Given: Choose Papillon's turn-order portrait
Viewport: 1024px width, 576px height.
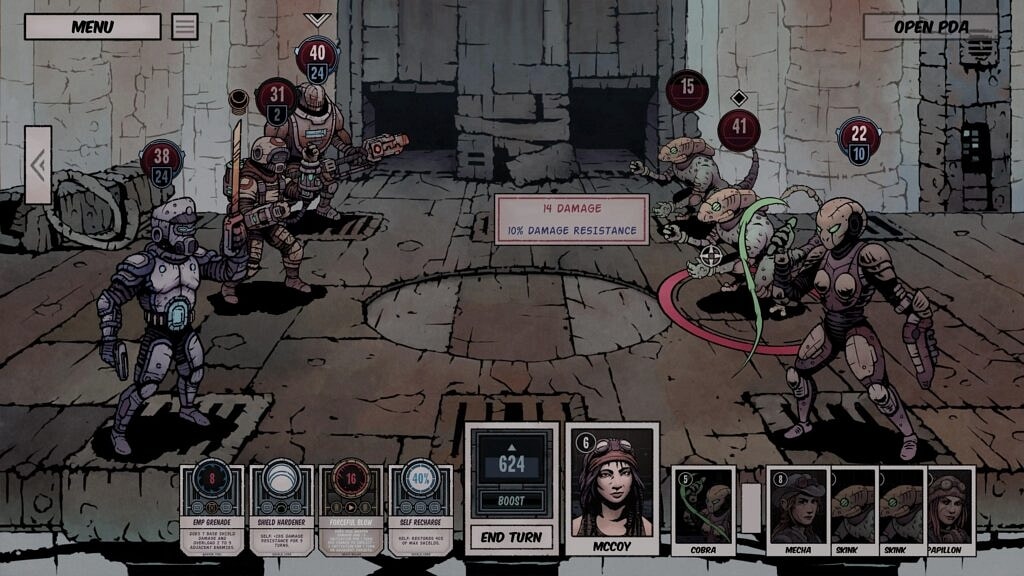Looking at the screenshot, I should coord(949,509).
